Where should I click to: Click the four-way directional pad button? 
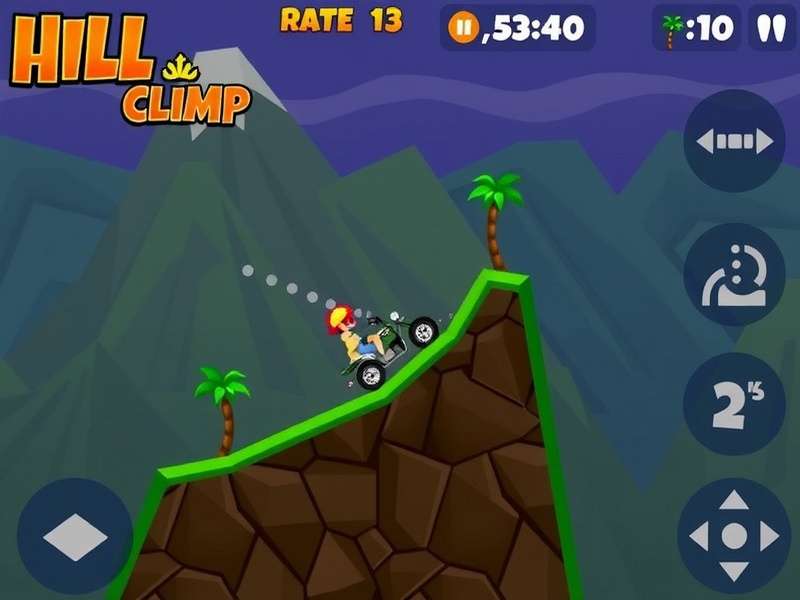(734, 536)
